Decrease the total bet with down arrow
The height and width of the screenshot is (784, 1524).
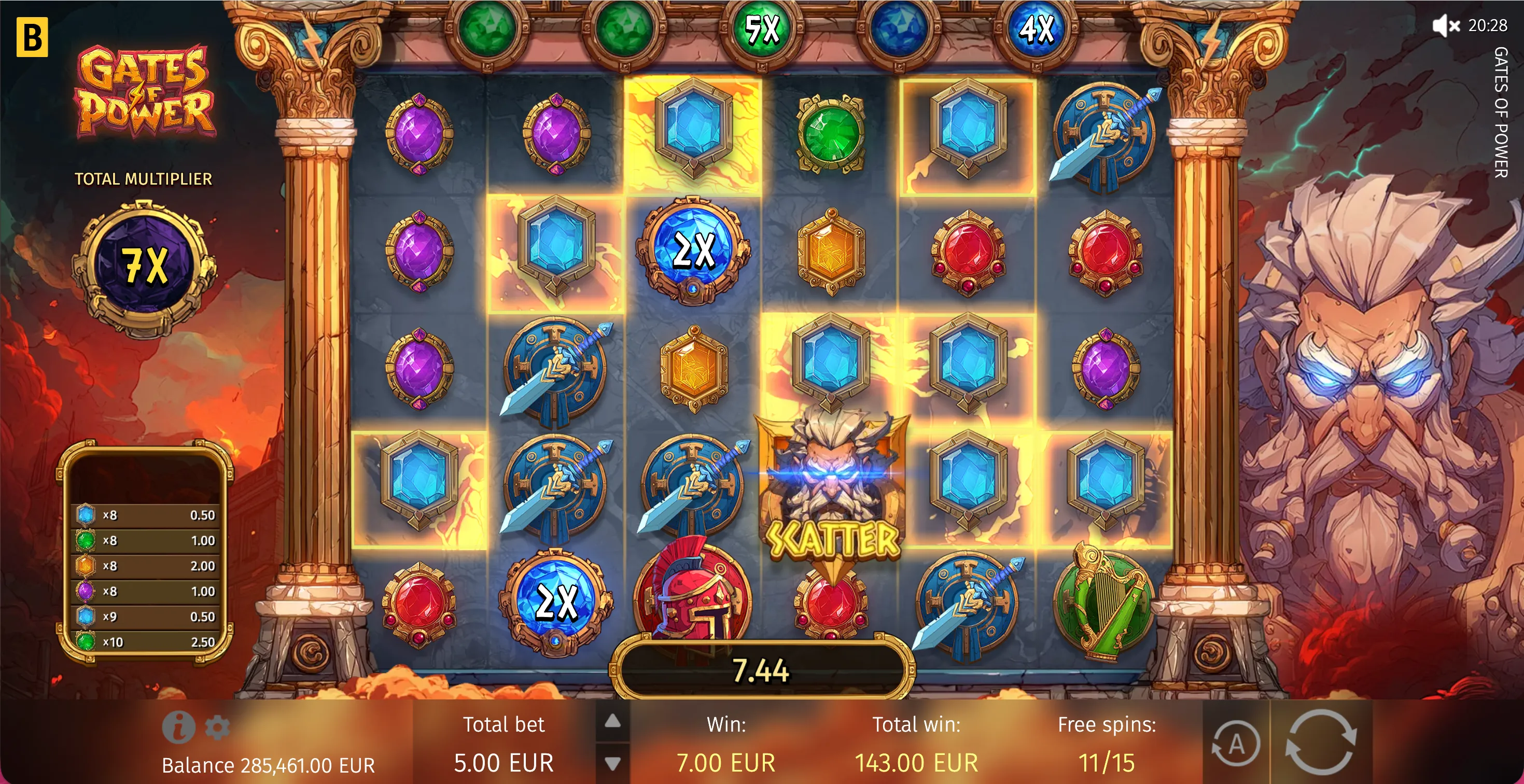point(613,763)
